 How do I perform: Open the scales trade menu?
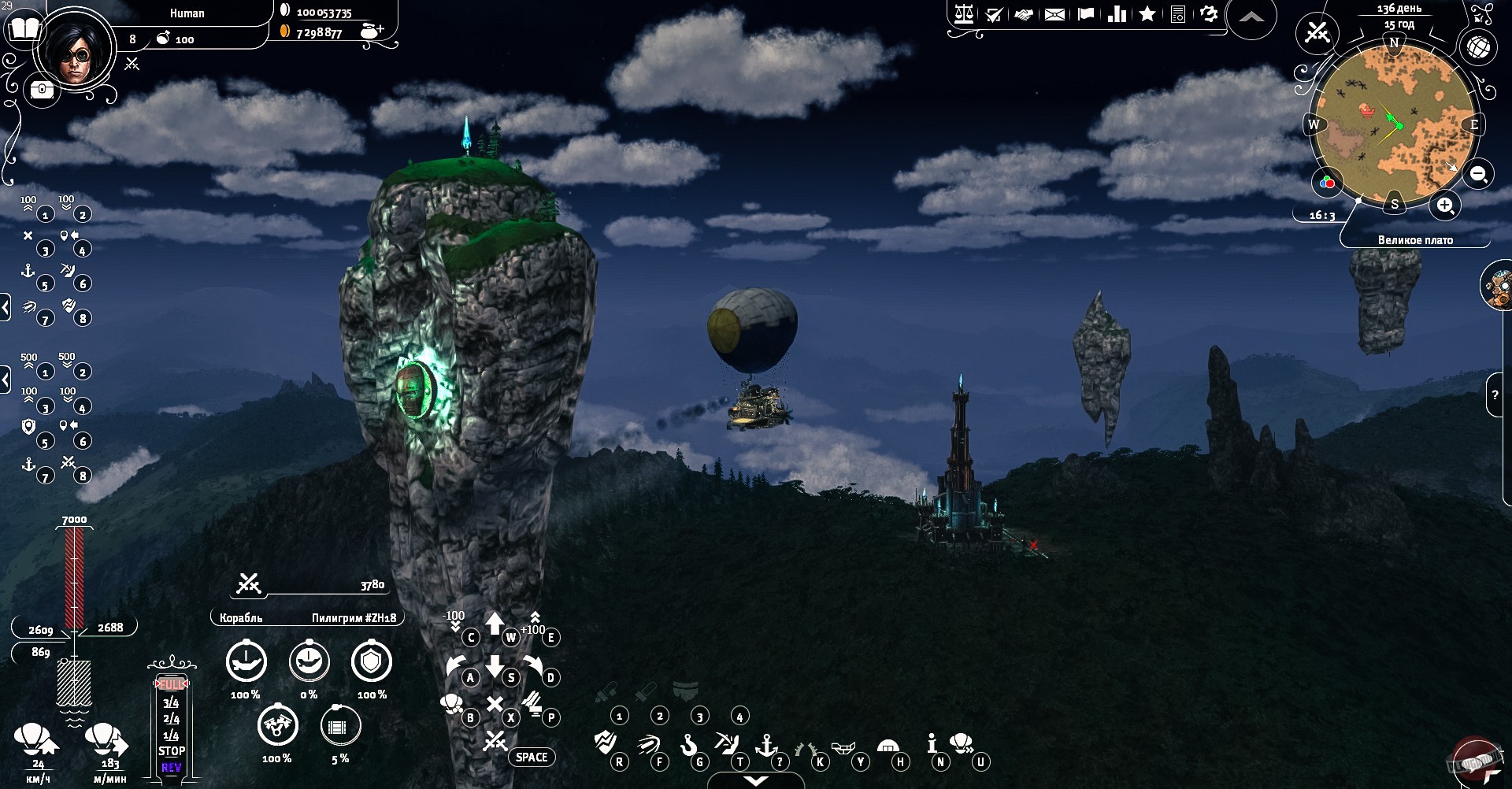point(964,14)
